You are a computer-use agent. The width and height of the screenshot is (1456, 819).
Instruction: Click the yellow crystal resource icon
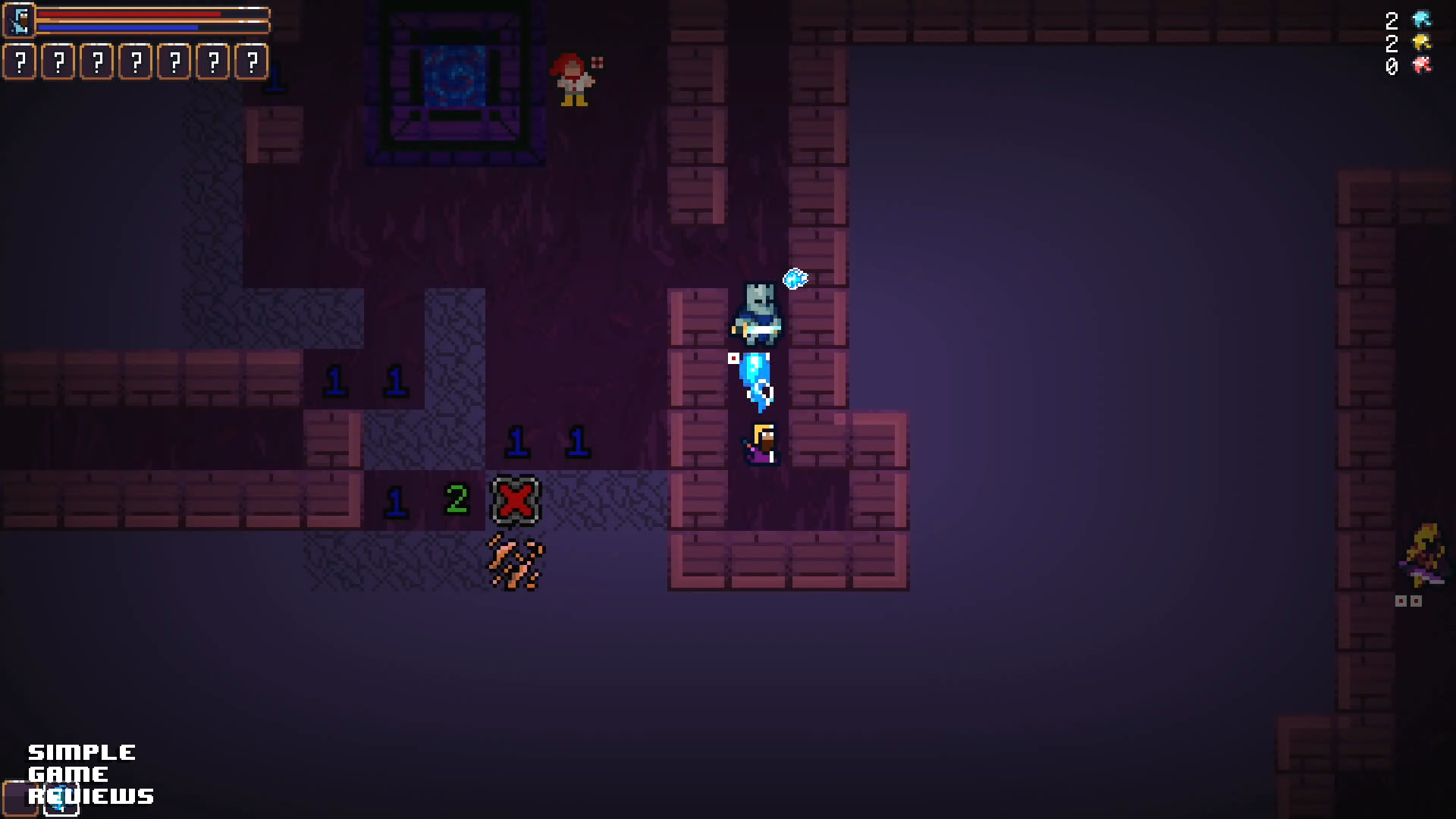1421,42
